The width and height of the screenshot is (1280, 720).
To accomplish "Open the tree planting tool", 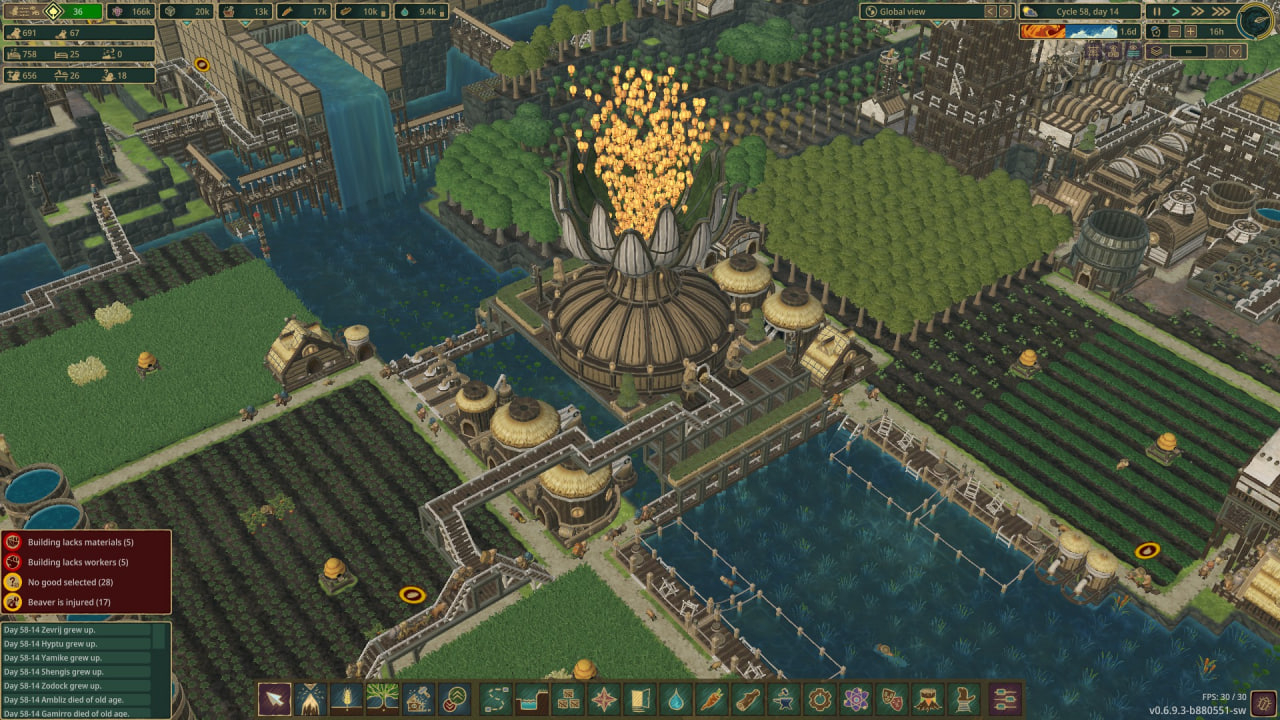I will [382, 698].
